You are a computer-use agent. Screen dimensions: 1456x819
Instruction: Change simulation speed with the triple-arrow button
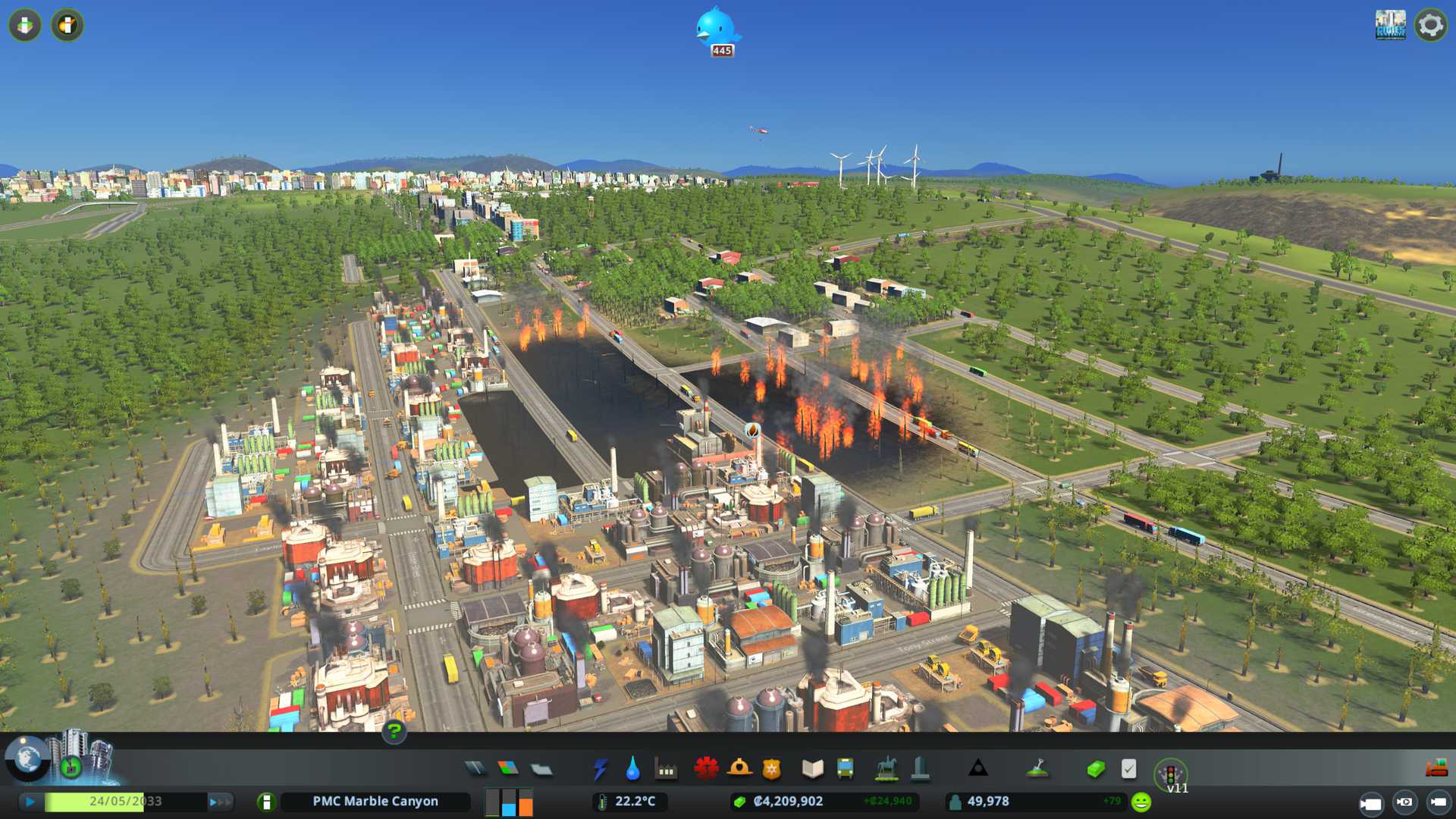coord(220,802)
